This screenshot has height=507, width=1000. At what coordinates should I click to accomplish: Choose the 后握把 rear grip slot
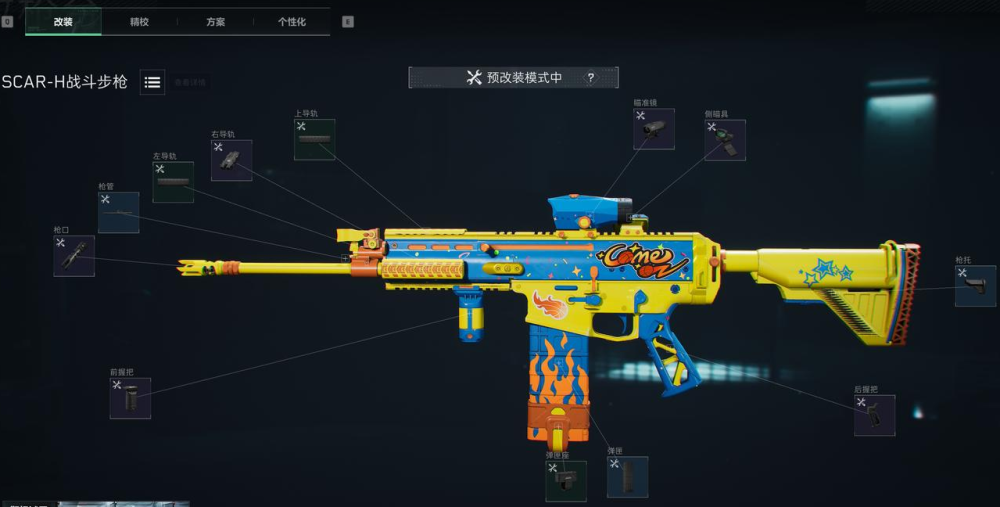[874, 415]
